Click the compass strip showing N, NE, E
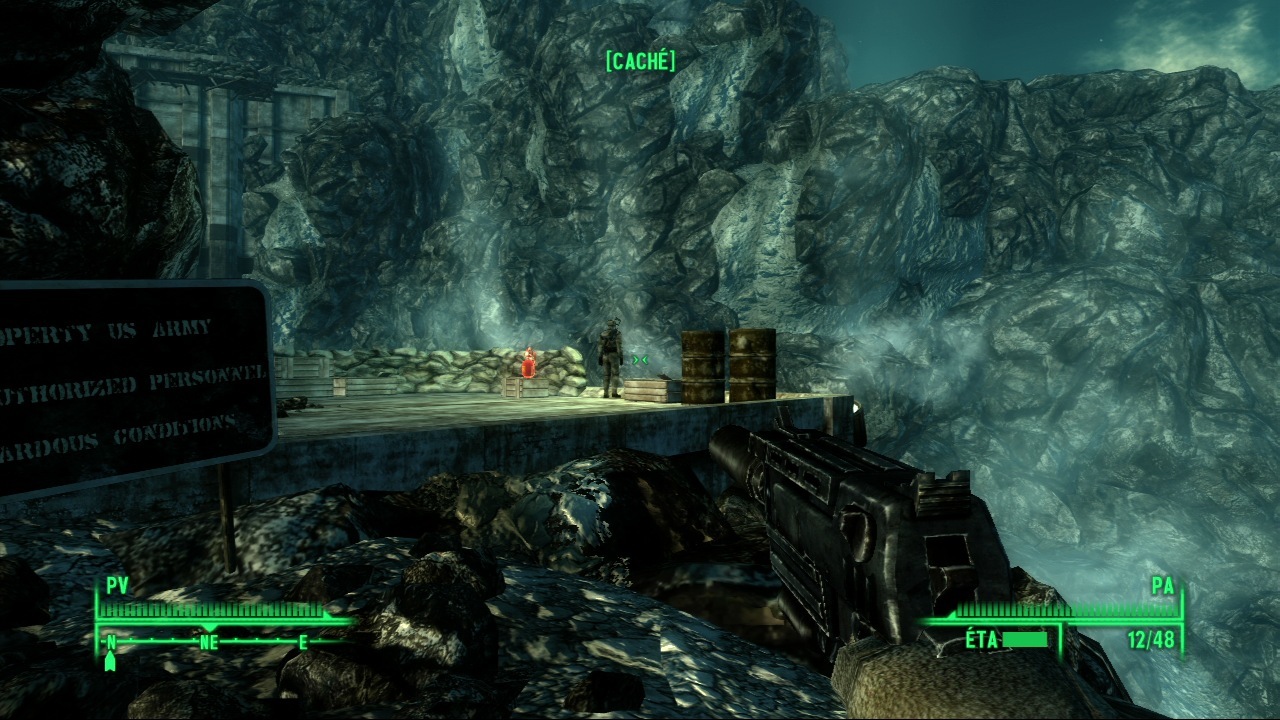Screen dimensions: 1280x720 208,642
